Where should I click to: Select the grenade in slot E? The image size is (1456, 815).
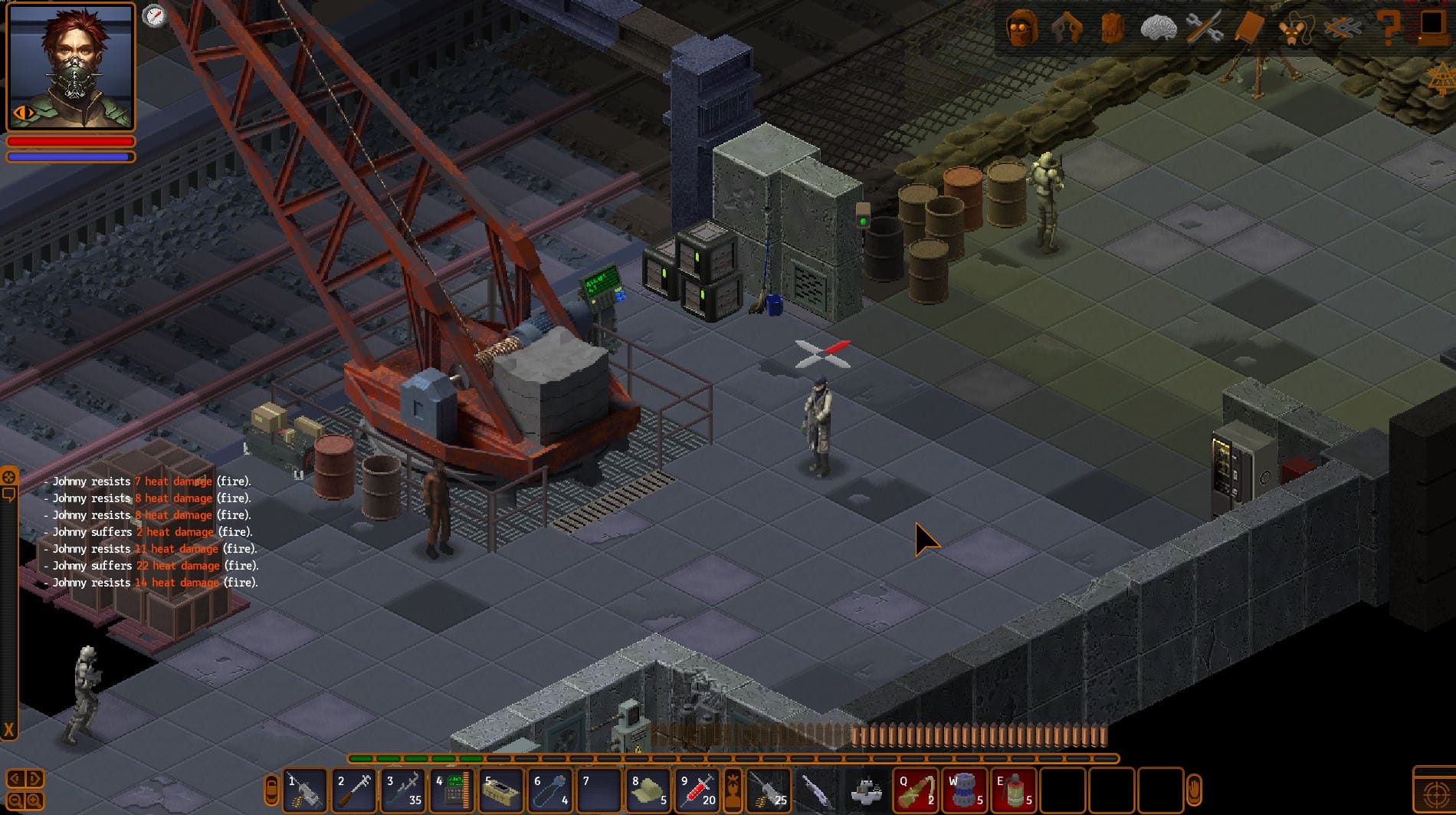click(1013, 790)
